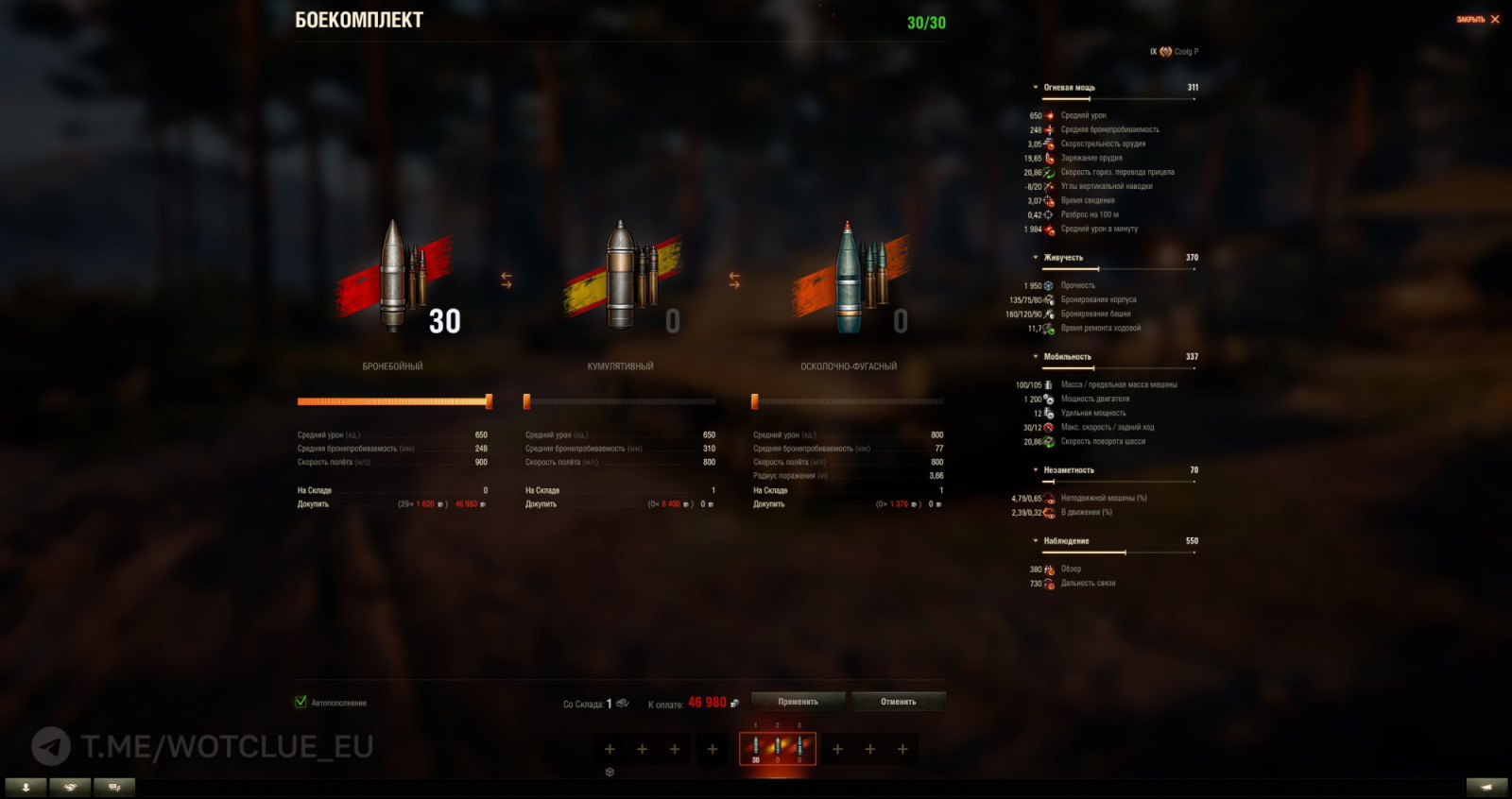Collapse the Огневая мощь section
The width and height of the screenshot is (1512, 799).
pyautogui.click(x=1036, y=85)
